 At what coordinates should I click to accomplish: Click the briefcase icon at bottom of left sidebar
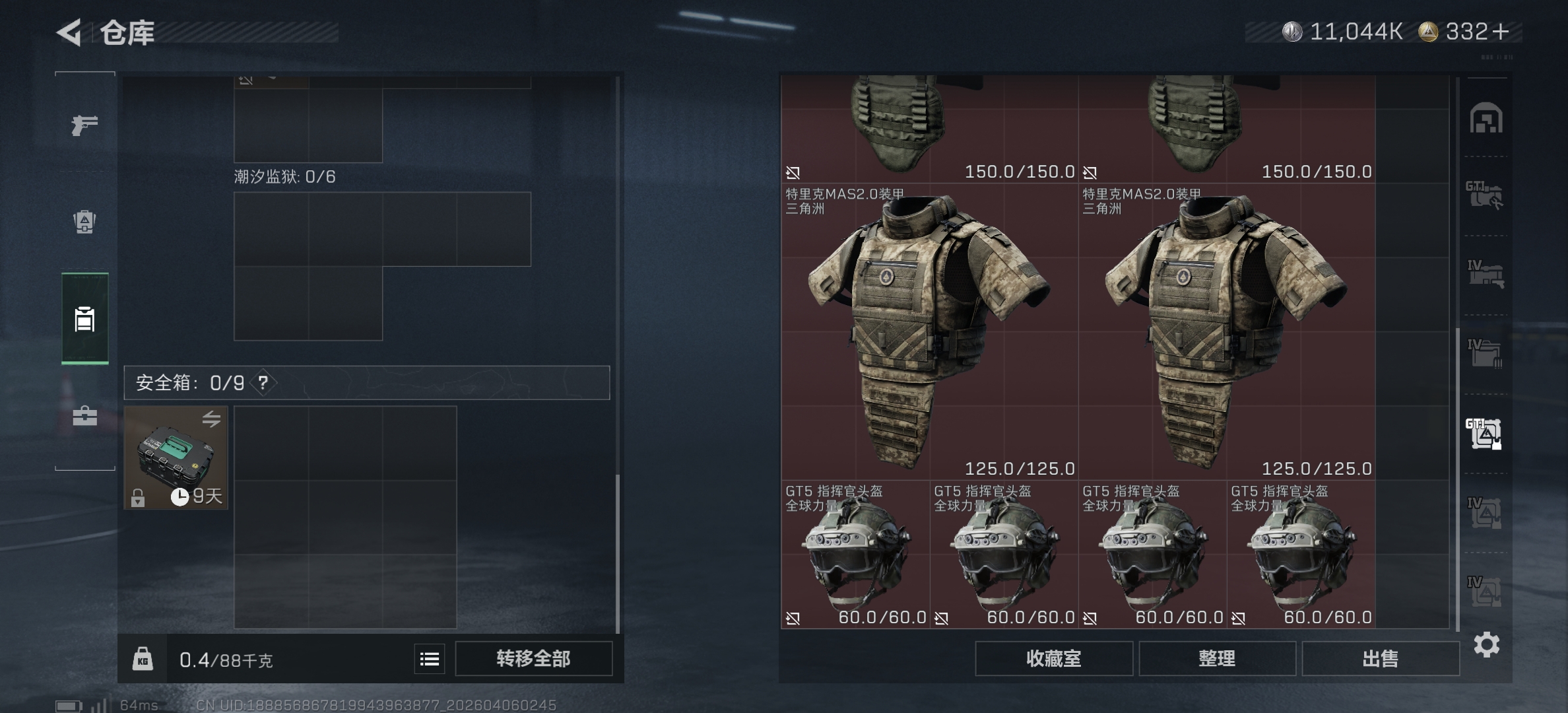click(84, 417)
